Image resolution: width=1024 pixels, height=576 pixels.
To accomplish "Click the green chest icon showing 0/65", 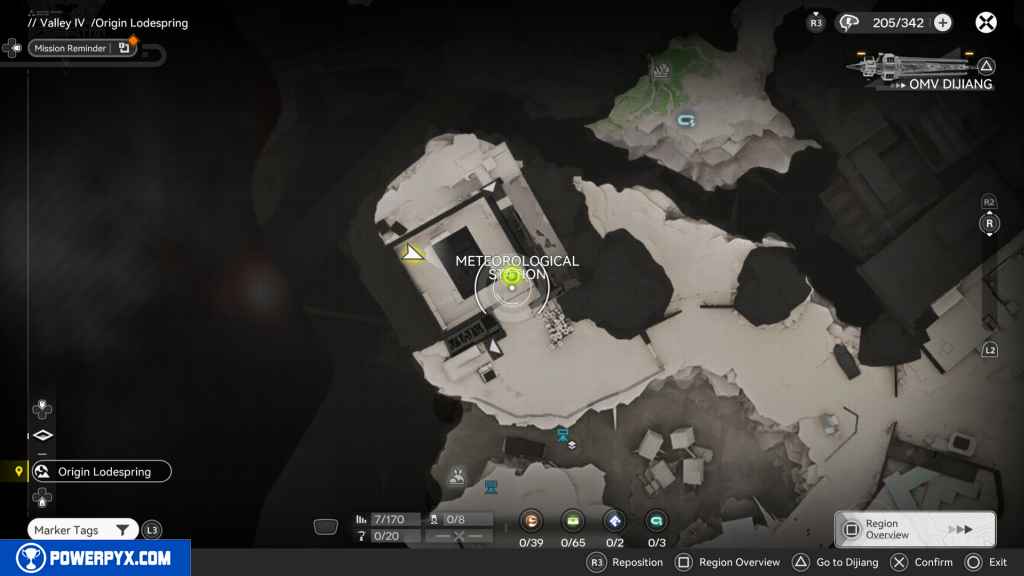I will click(x=573, y=520).
